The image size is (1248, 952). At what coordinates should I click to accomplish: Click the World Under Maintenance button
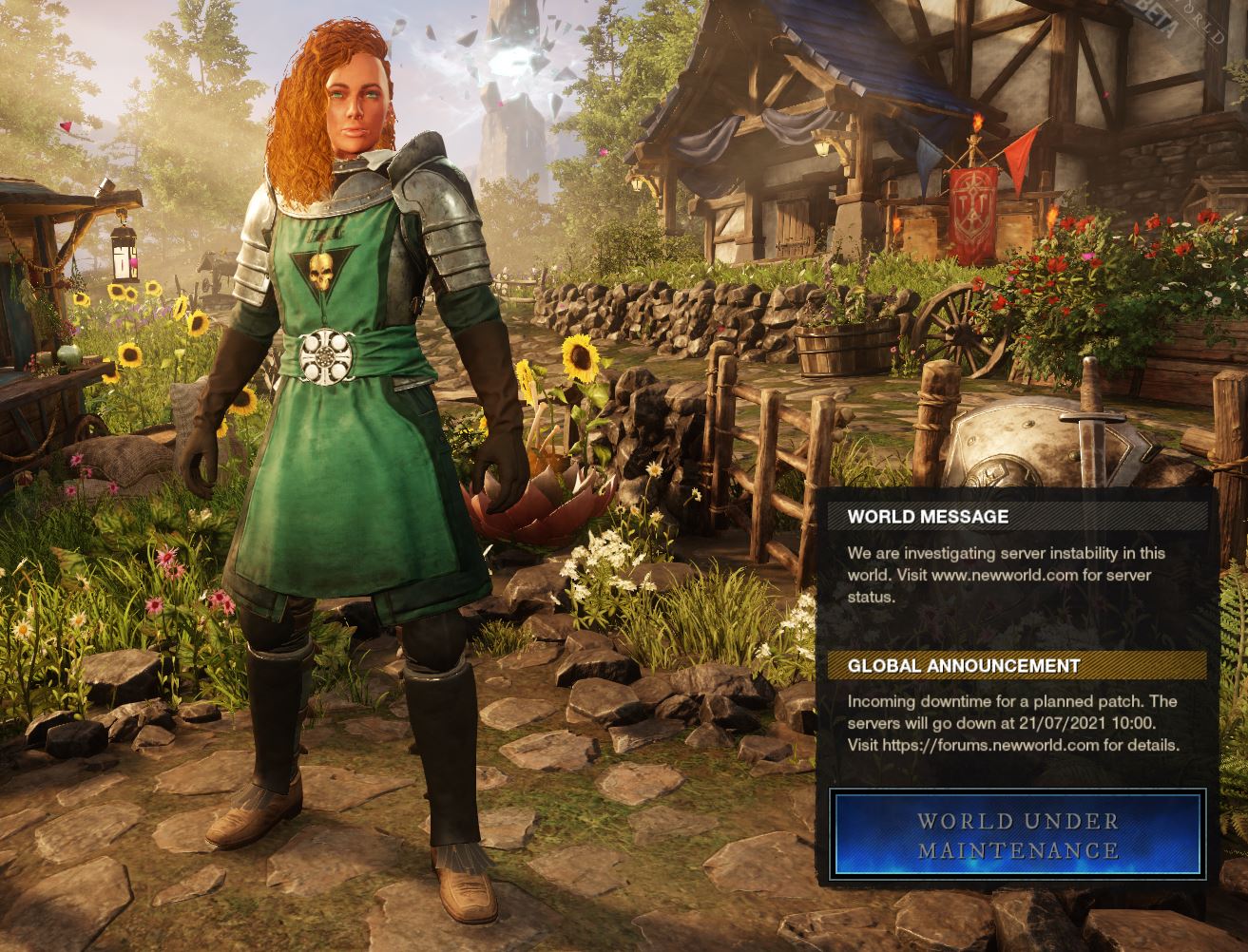pos(1017,834)
